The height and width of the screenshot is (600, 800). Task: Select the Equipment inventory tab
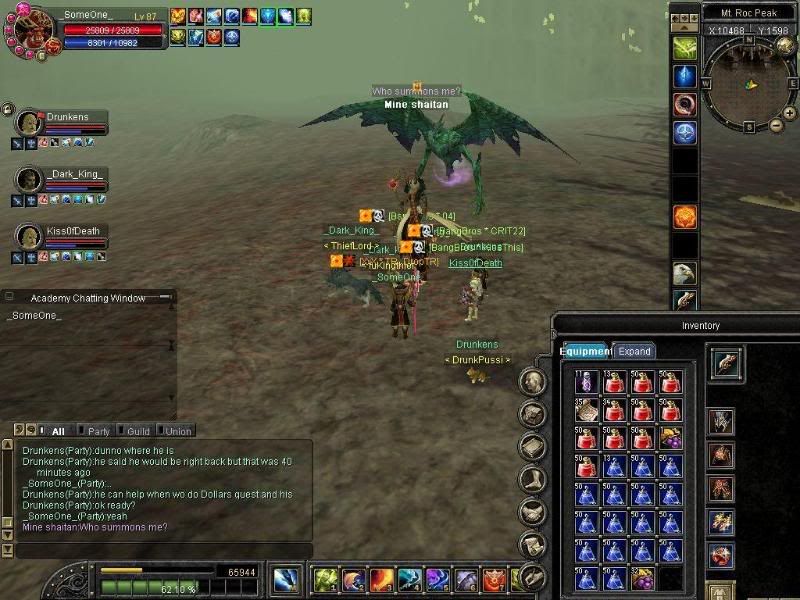(585, 351)
